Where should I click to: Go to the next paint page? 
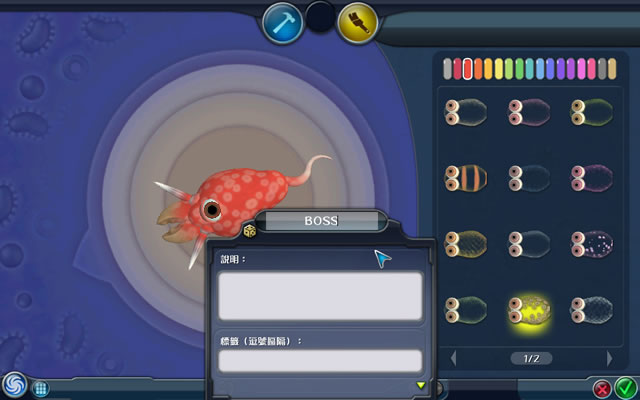(x=609, y=357)
